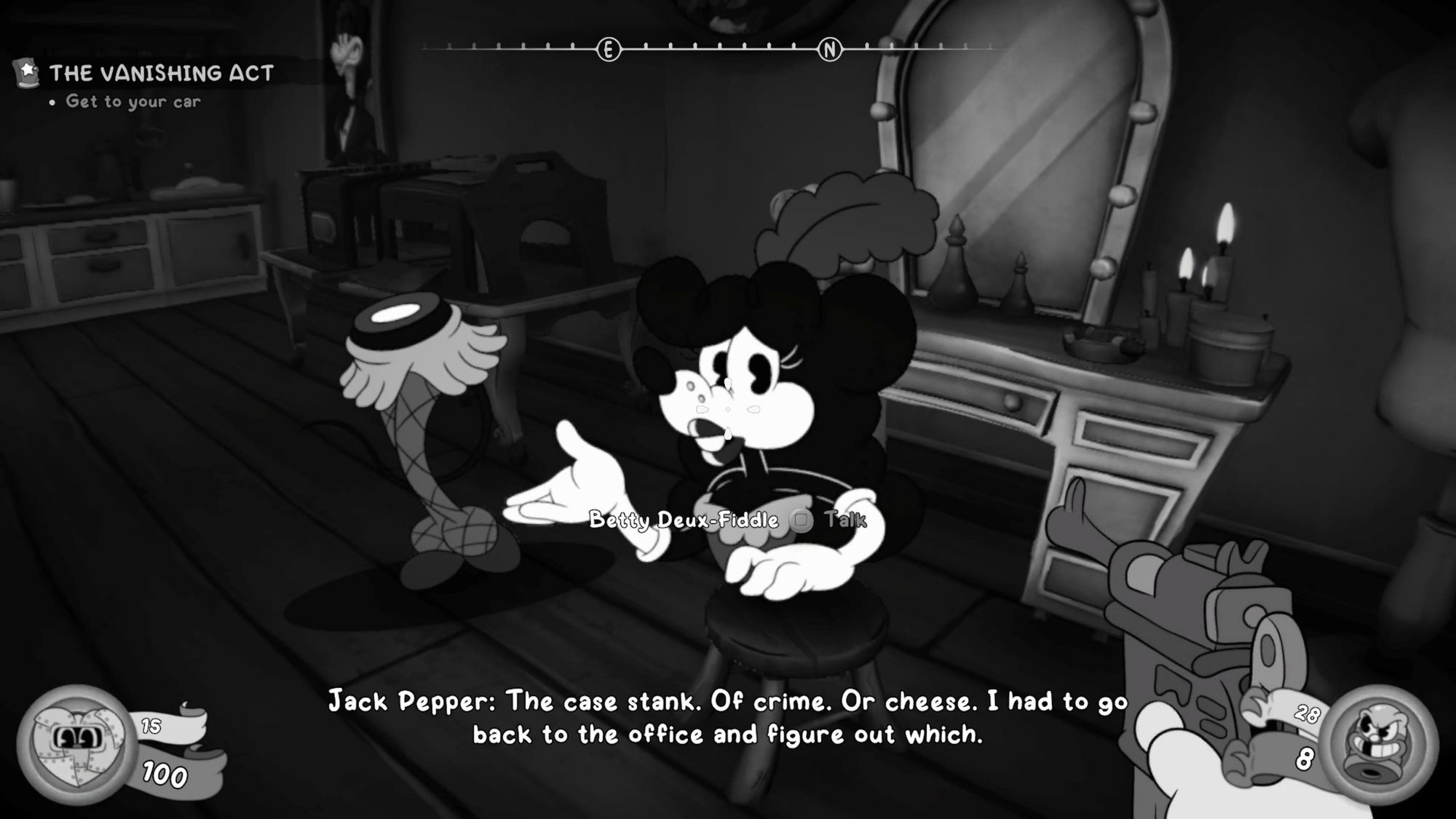Click the bullet beside the car objective
The height and width of the screenshot is (819, 1456).
52,103
